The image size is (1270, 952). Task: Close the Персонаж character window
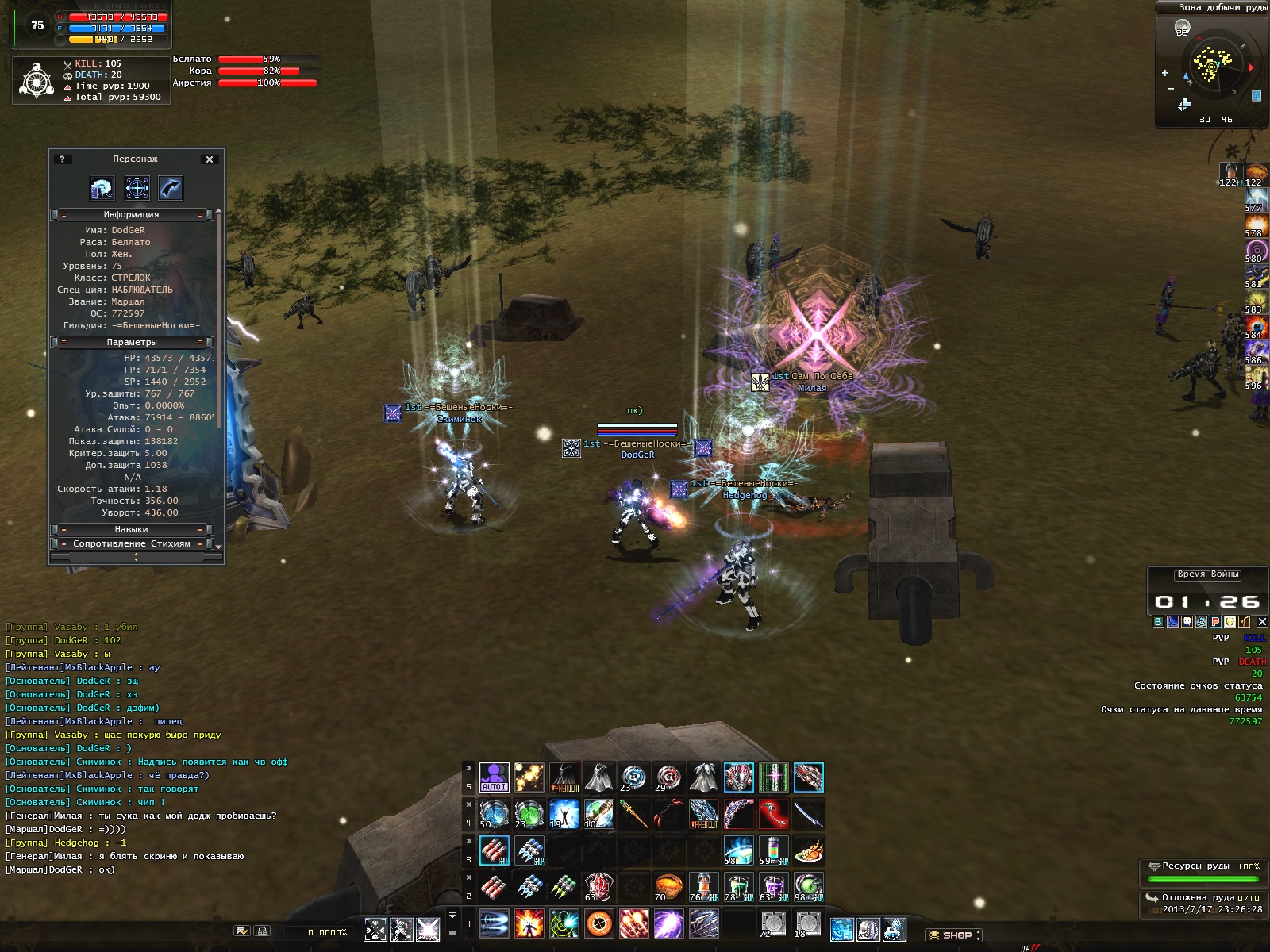[x=210, y=159]
